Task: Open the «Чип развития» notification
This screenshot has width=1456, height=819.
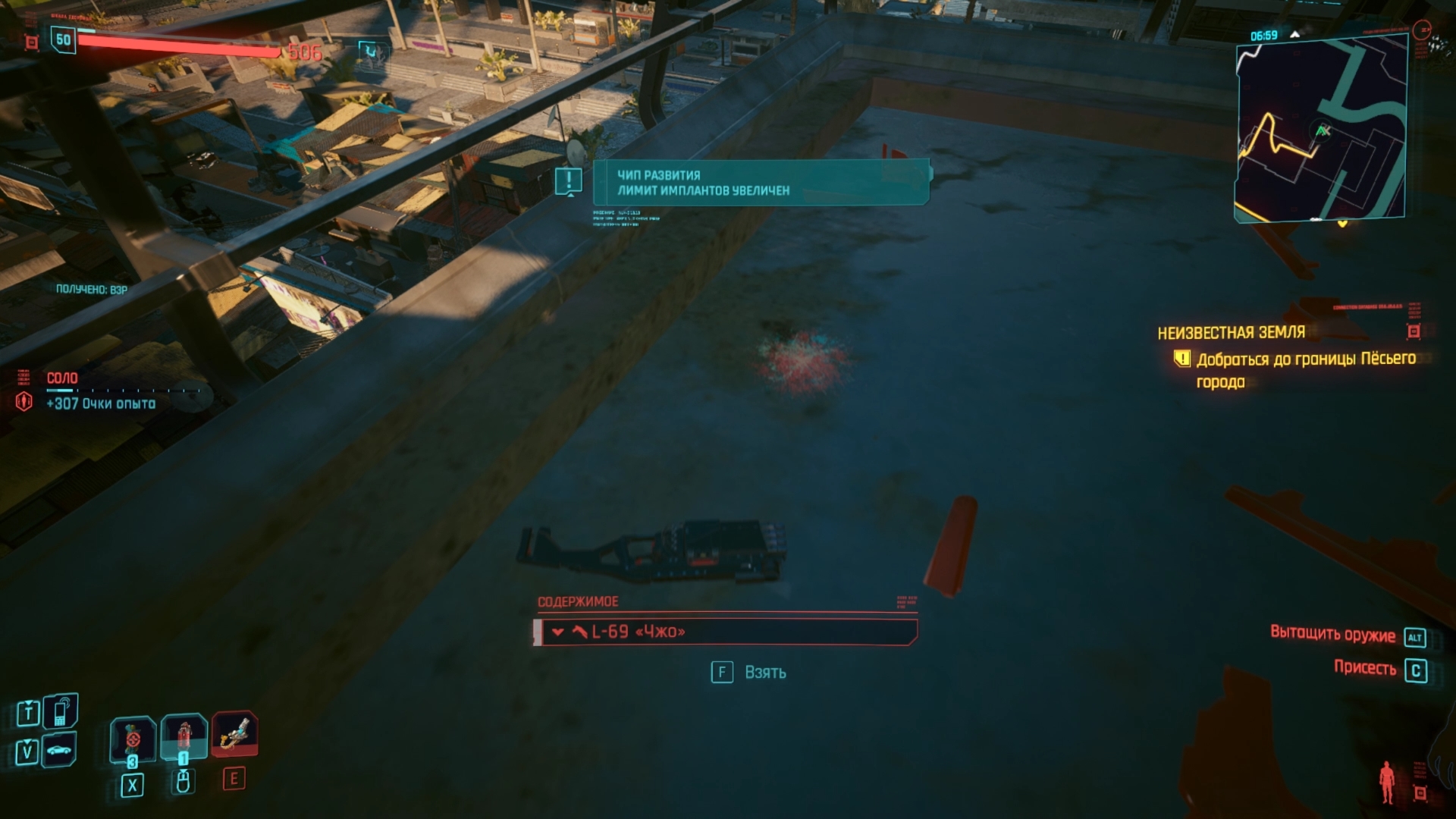Action: 761,183
